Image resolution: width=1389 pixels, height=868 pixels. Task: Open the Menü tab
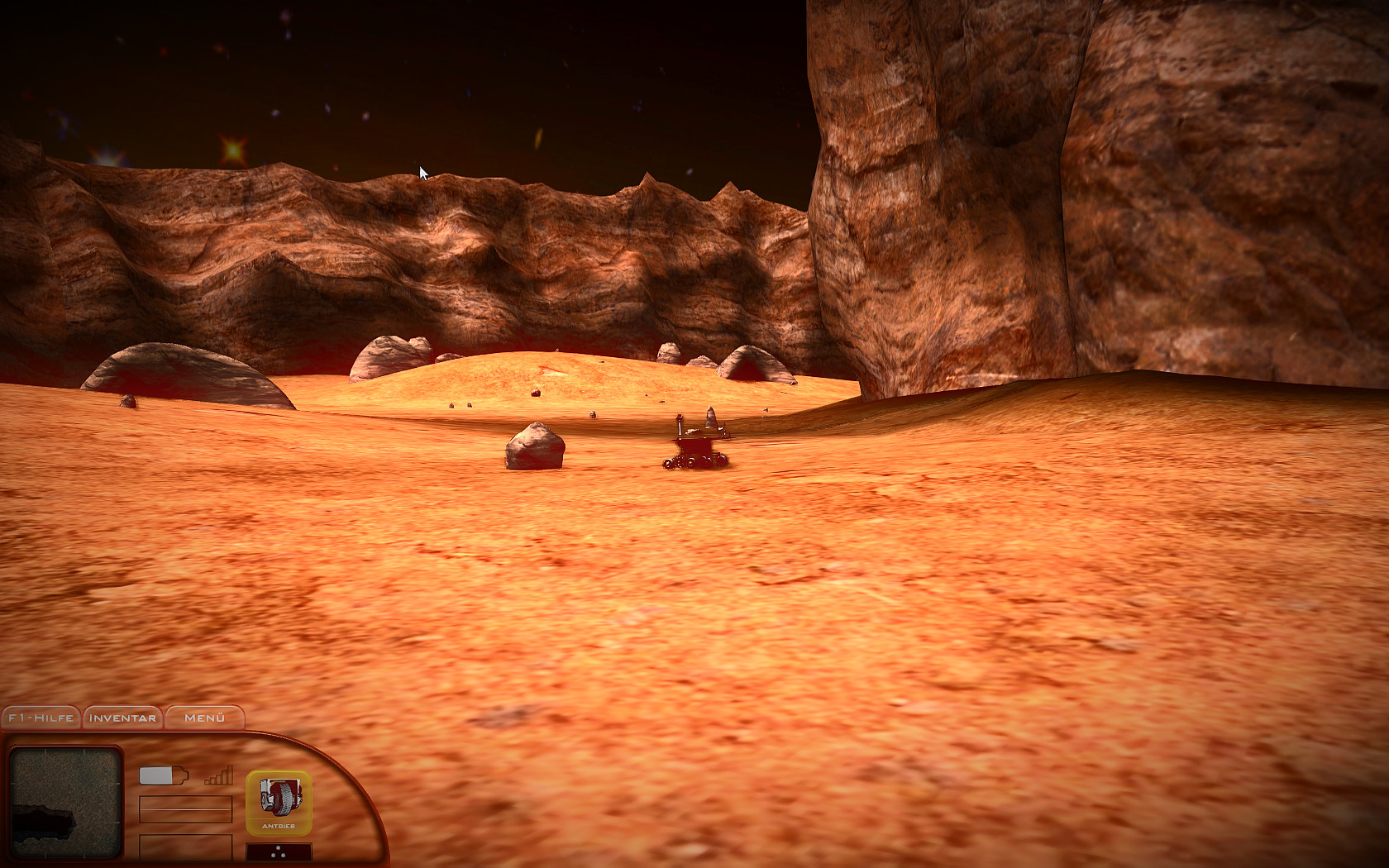point(205,719)
